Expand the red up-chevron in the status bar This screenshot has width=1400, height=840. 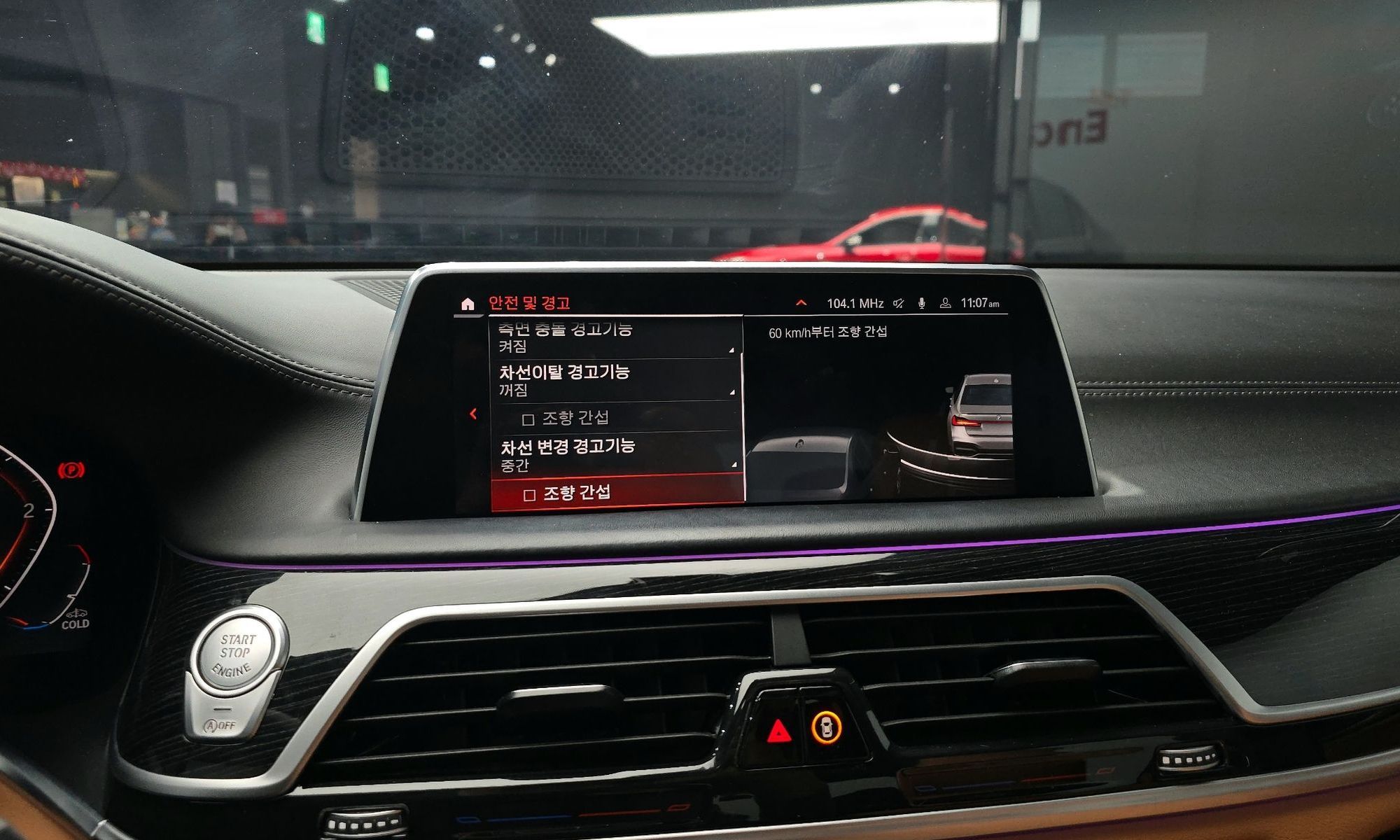[801, 303]
